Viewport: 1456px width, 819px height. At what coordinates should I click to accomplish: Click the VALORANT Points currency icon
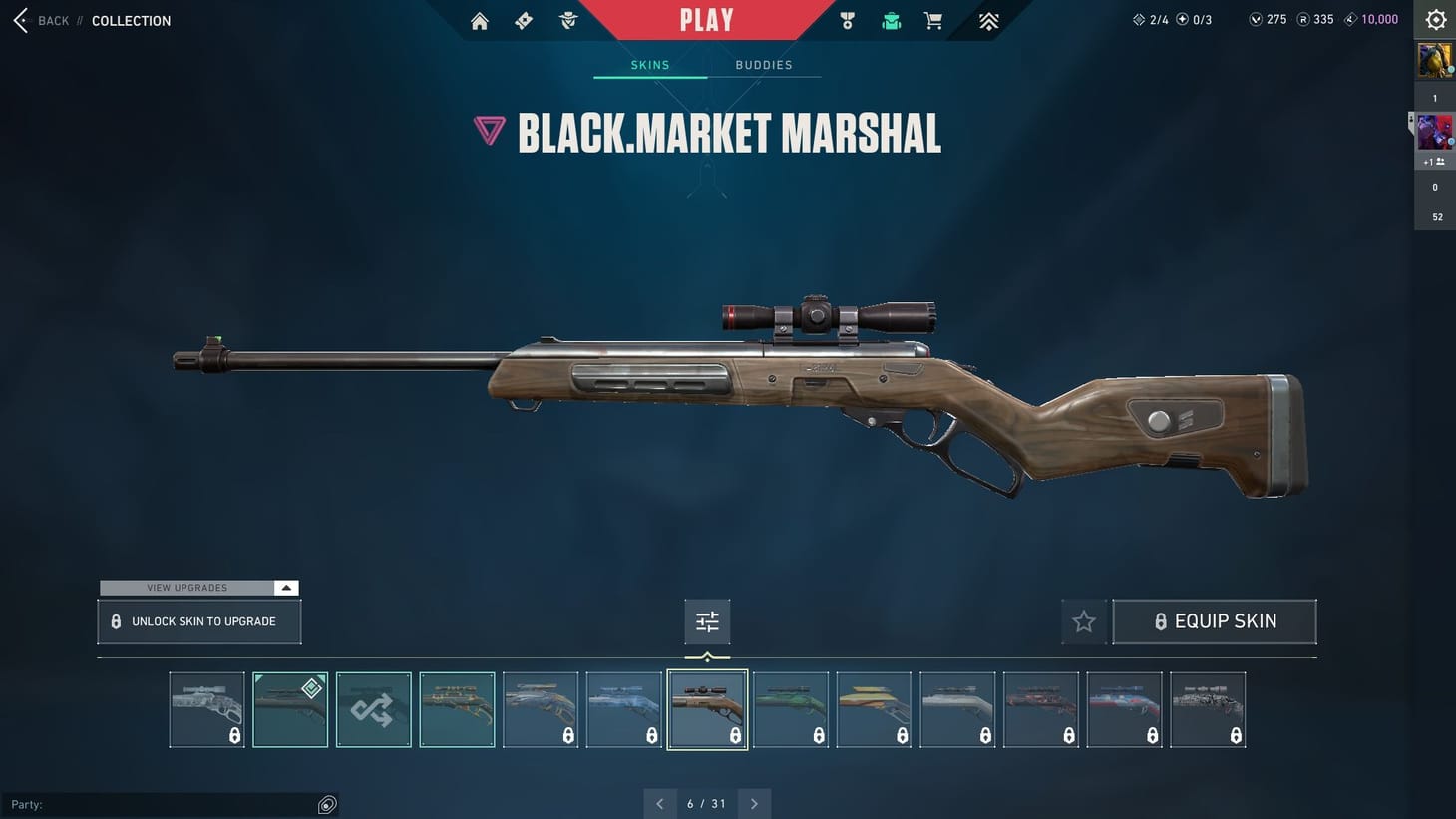coord(1254,18)
